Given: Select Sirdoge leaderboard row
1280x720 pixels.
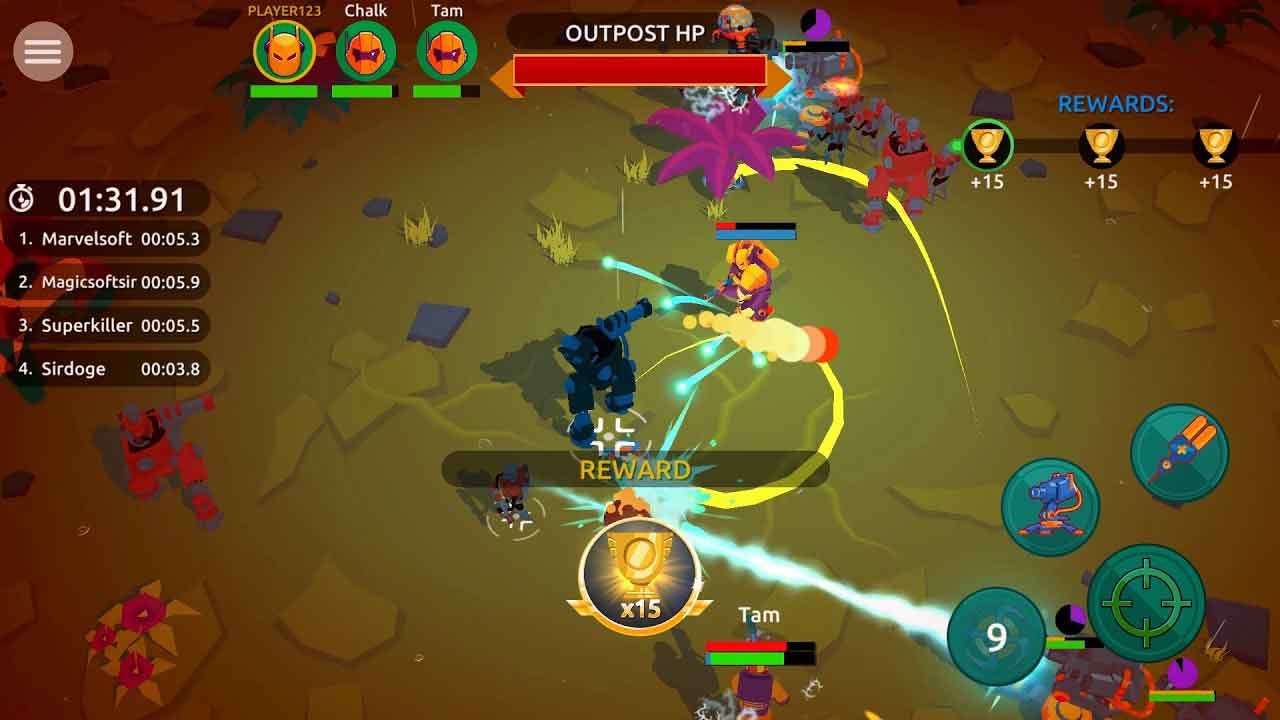Looking at the screenshot, I should coord(108,369).
